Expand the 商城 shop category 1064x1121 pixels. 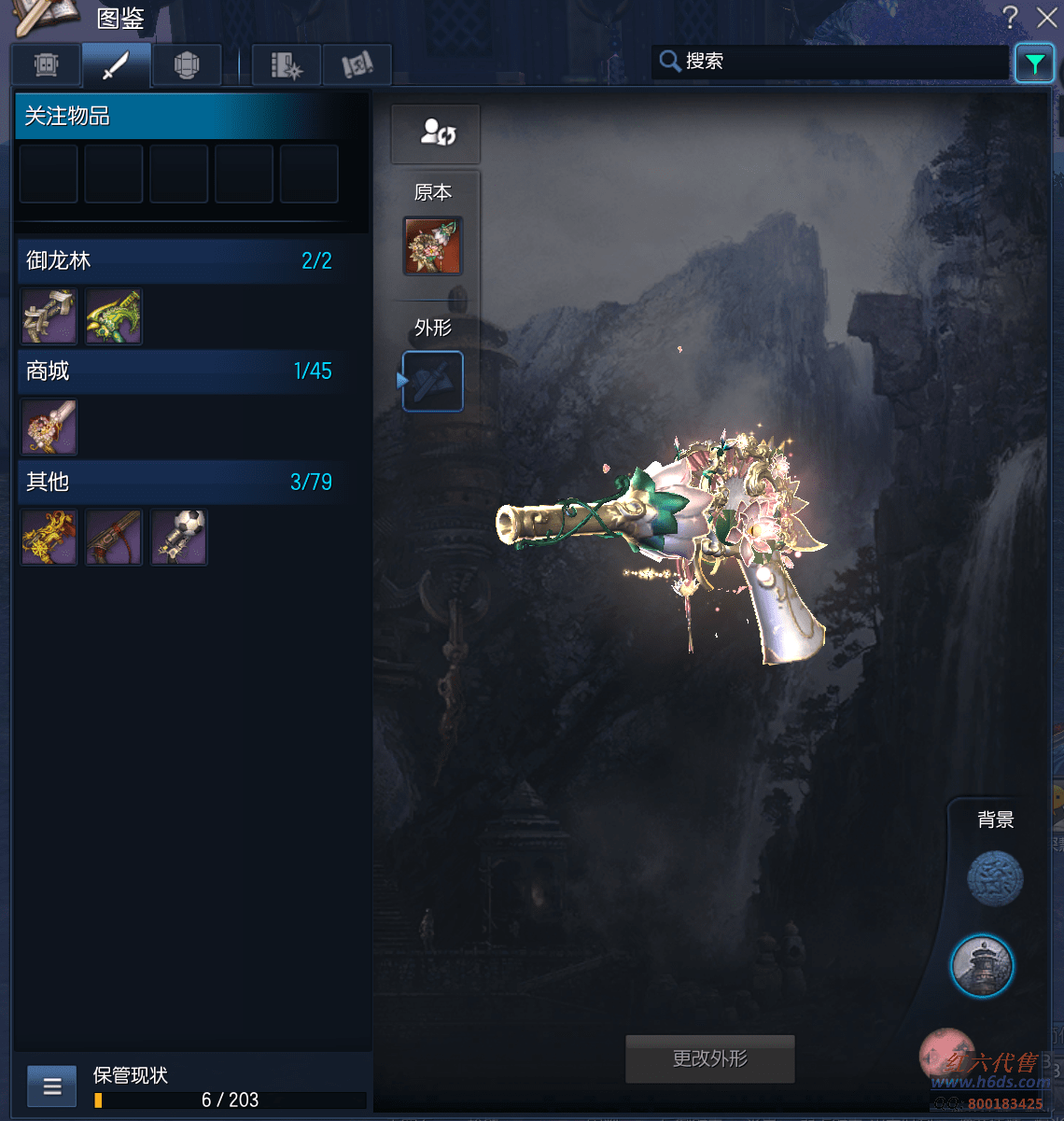click(177, 371)
